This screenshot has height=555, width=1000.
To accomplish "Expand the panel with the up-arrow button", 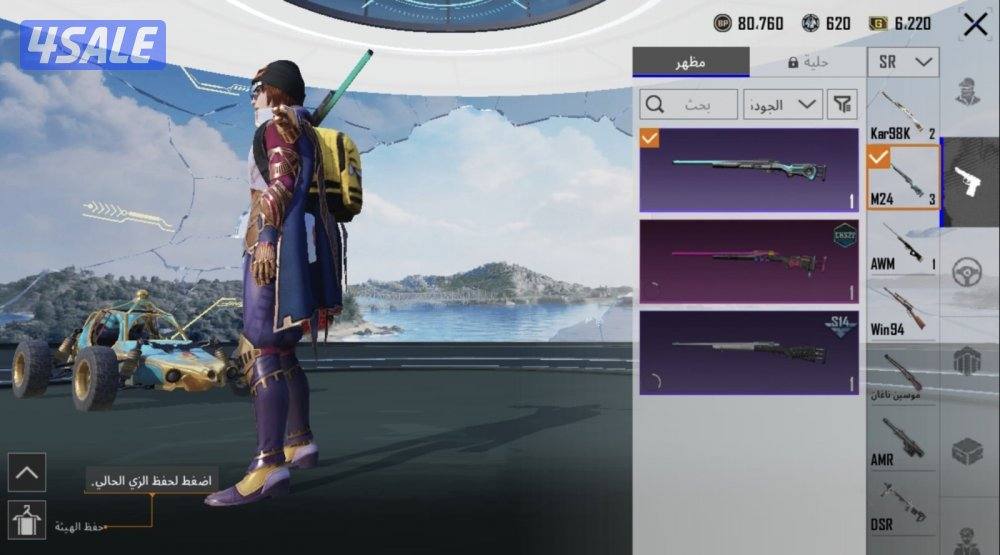I will pyautogui.click(x=26, y=472).
